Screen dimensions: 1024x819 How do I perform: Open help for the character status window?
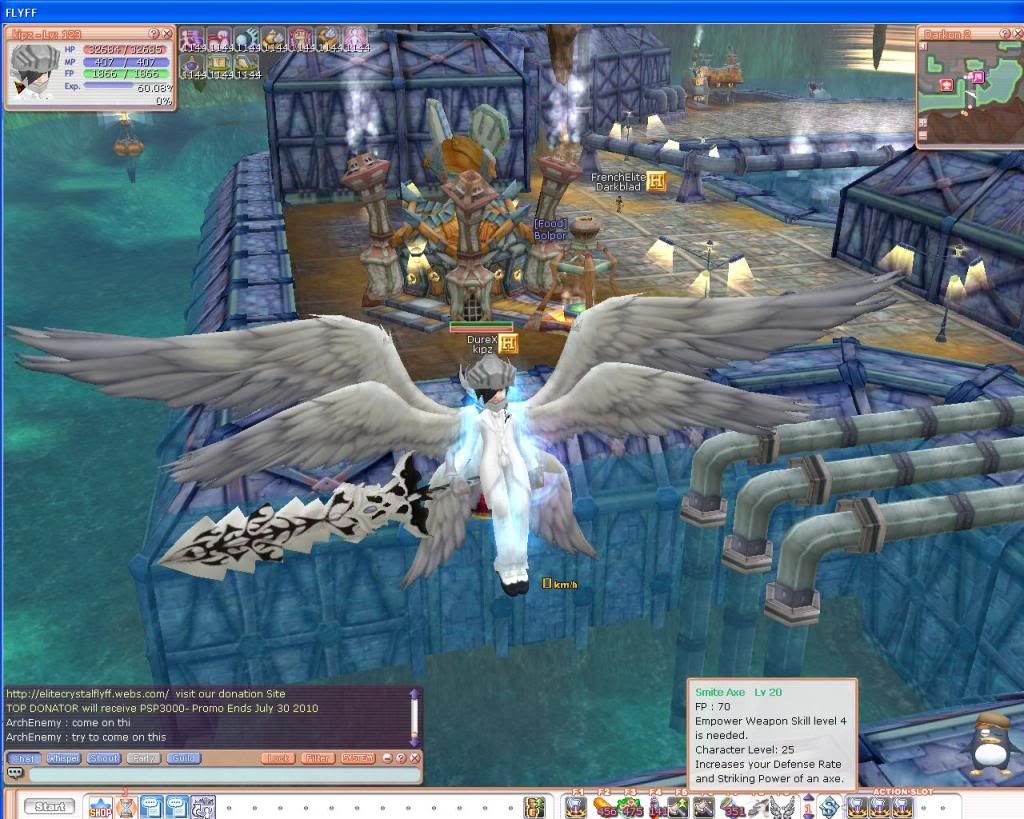click(154, 34)
